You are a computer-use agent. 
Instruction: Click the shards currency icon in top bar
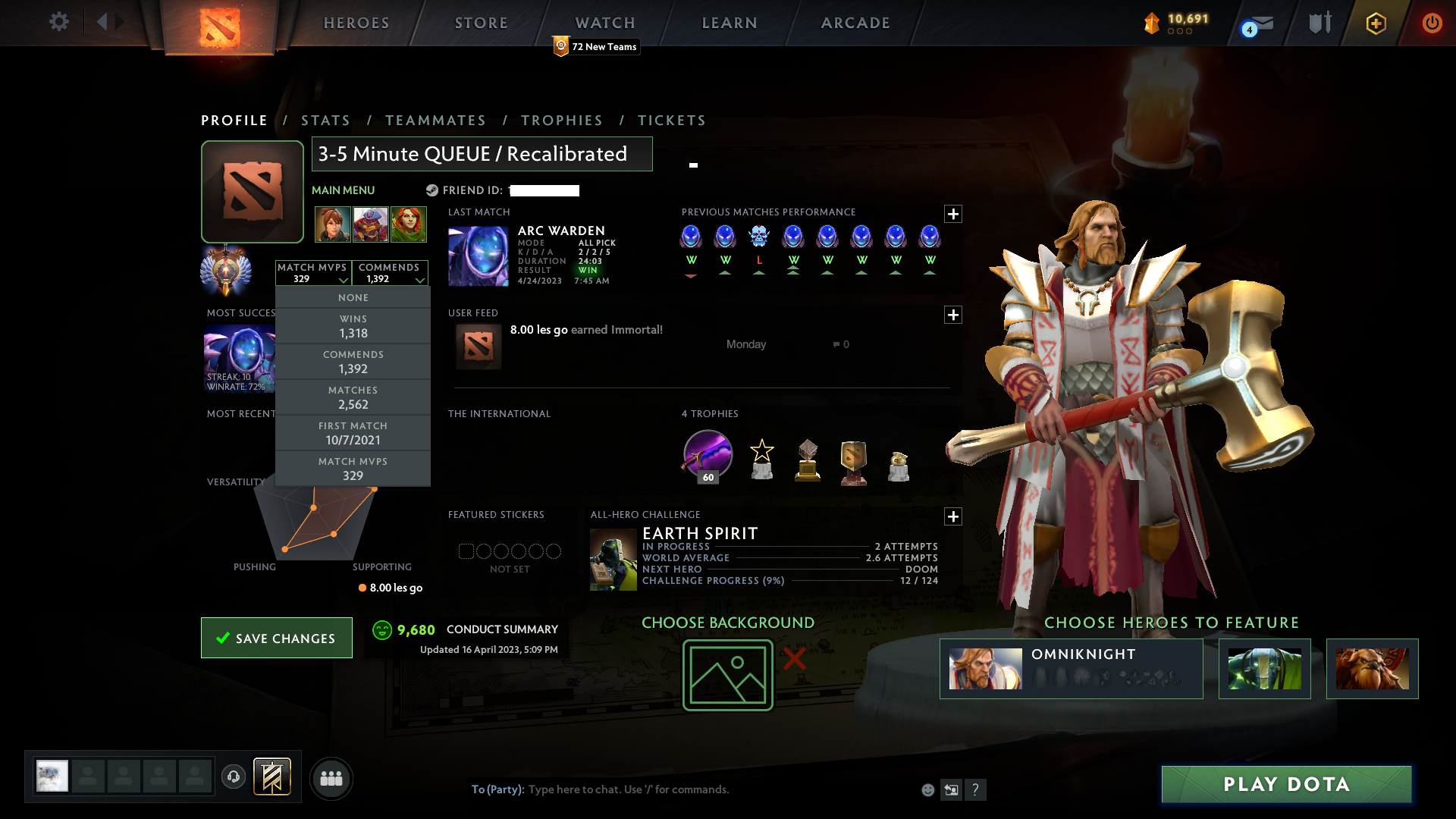click(1153, 22)
